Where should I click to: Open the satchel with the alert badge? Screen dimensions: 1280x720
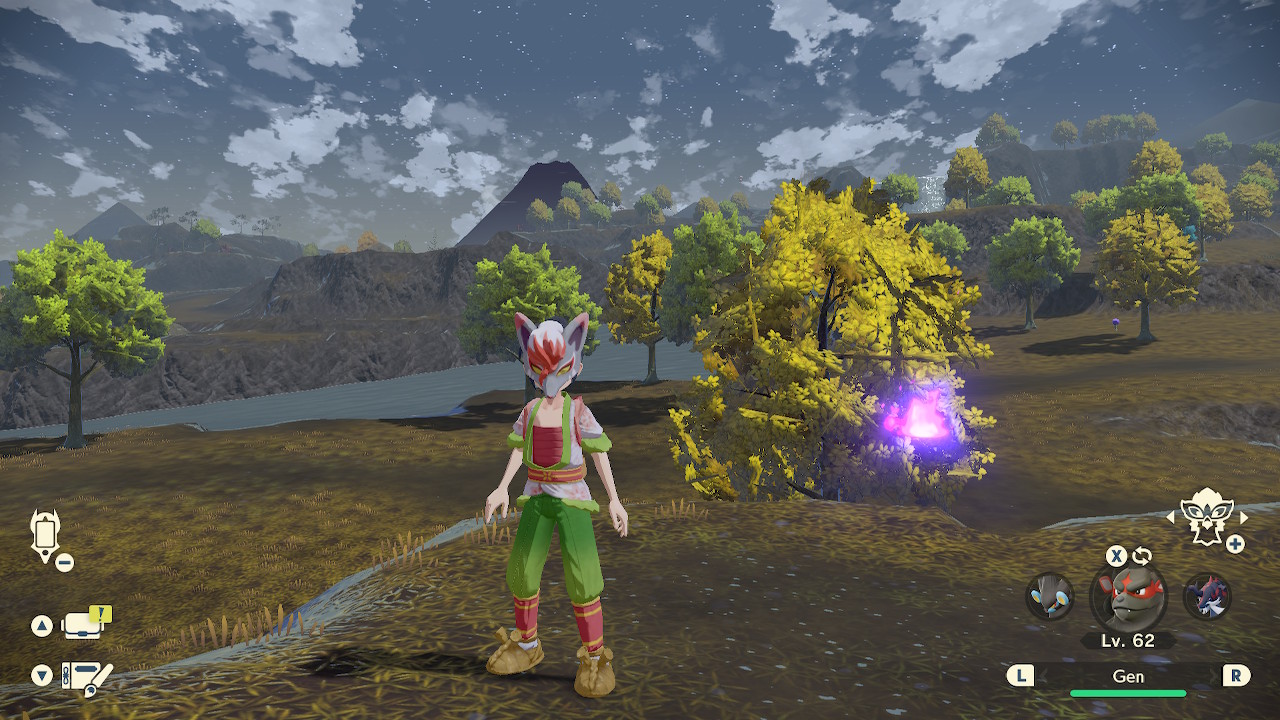(x=84, y=625)
